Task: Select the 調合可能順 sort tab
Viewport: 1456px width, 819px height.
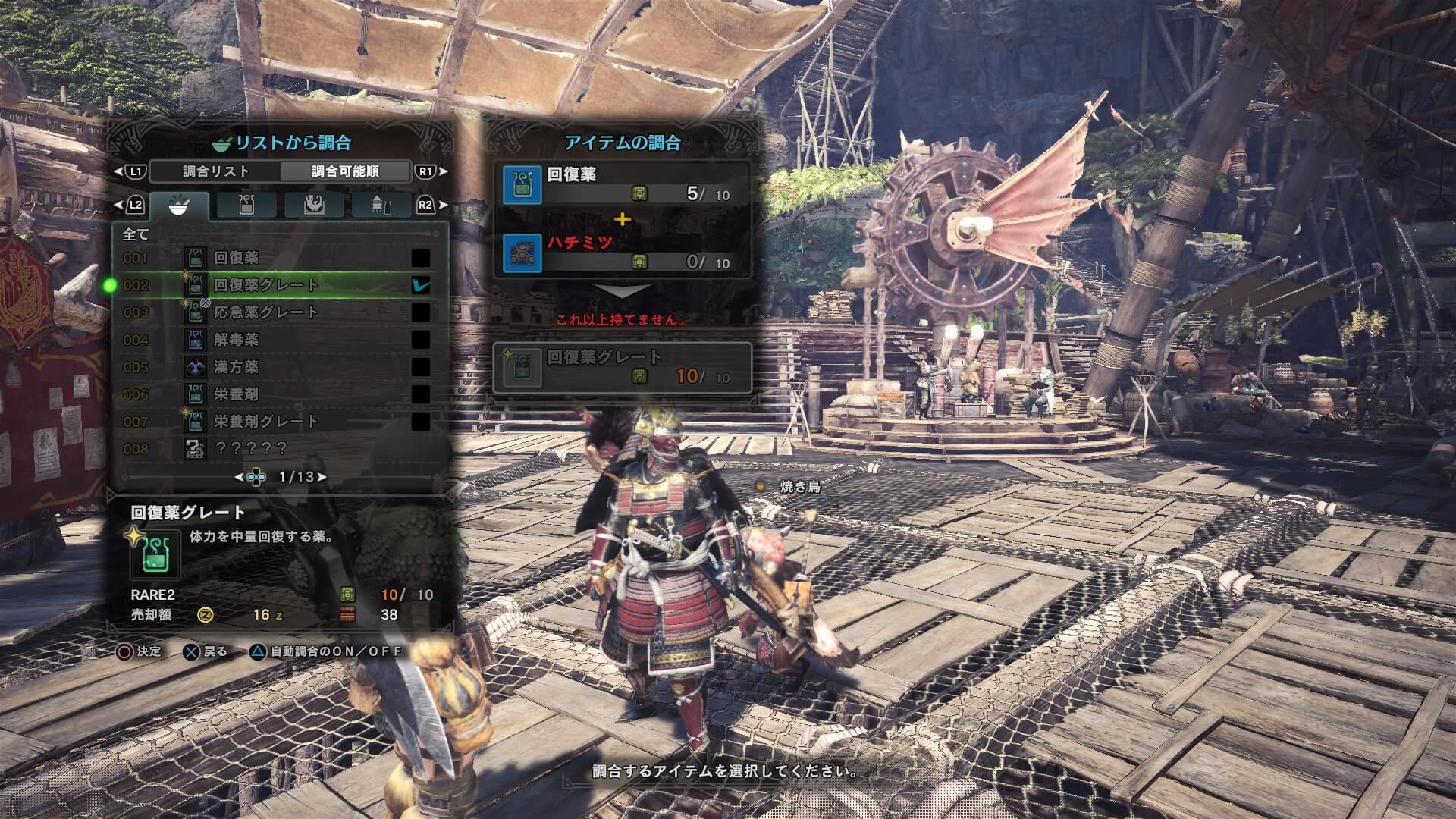Action: 345,171
